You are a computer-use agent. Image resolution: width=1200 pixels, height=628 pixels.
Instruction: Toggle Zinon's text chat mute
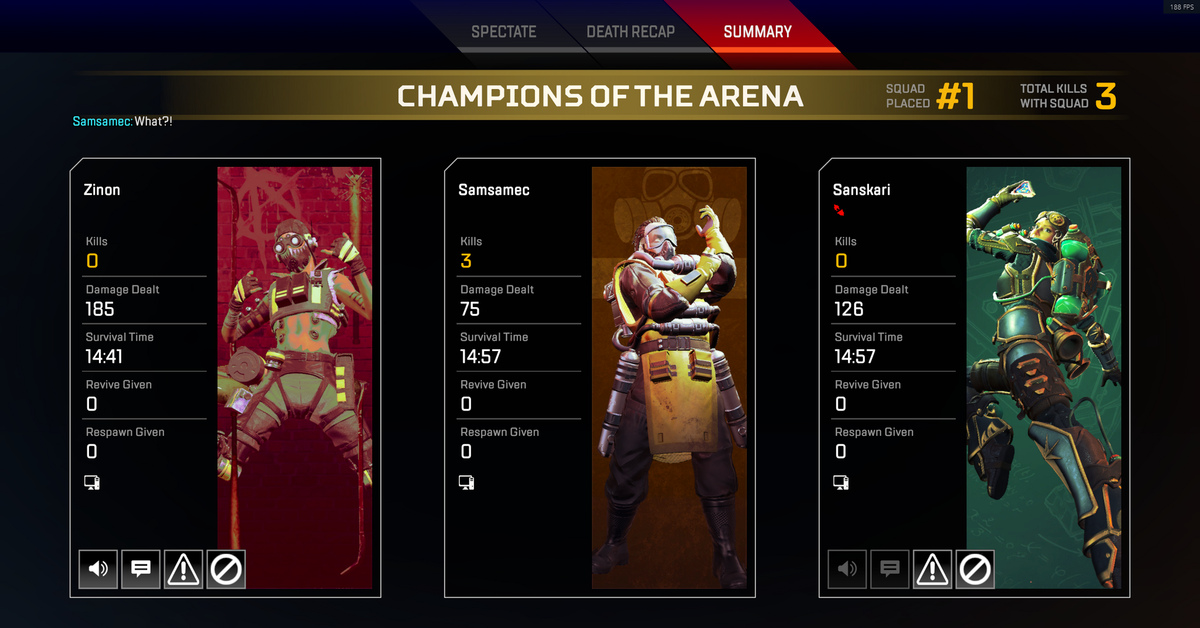point(141,569)
